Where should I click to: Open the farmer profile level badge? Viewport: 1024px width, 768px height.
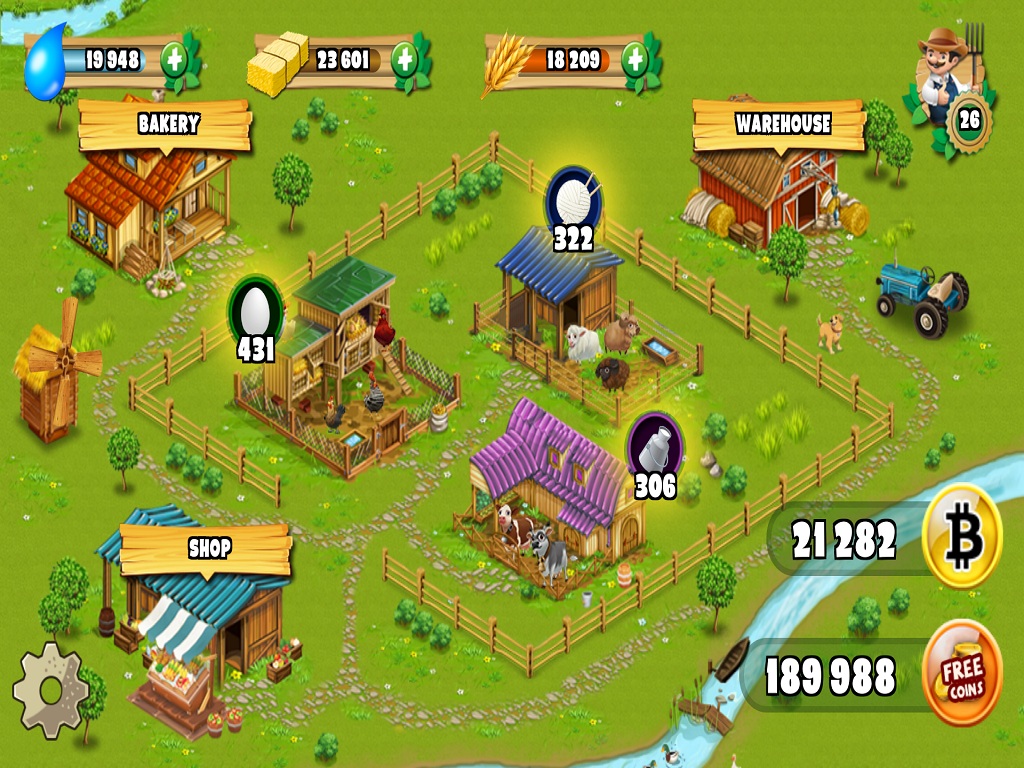click(969, 121)
